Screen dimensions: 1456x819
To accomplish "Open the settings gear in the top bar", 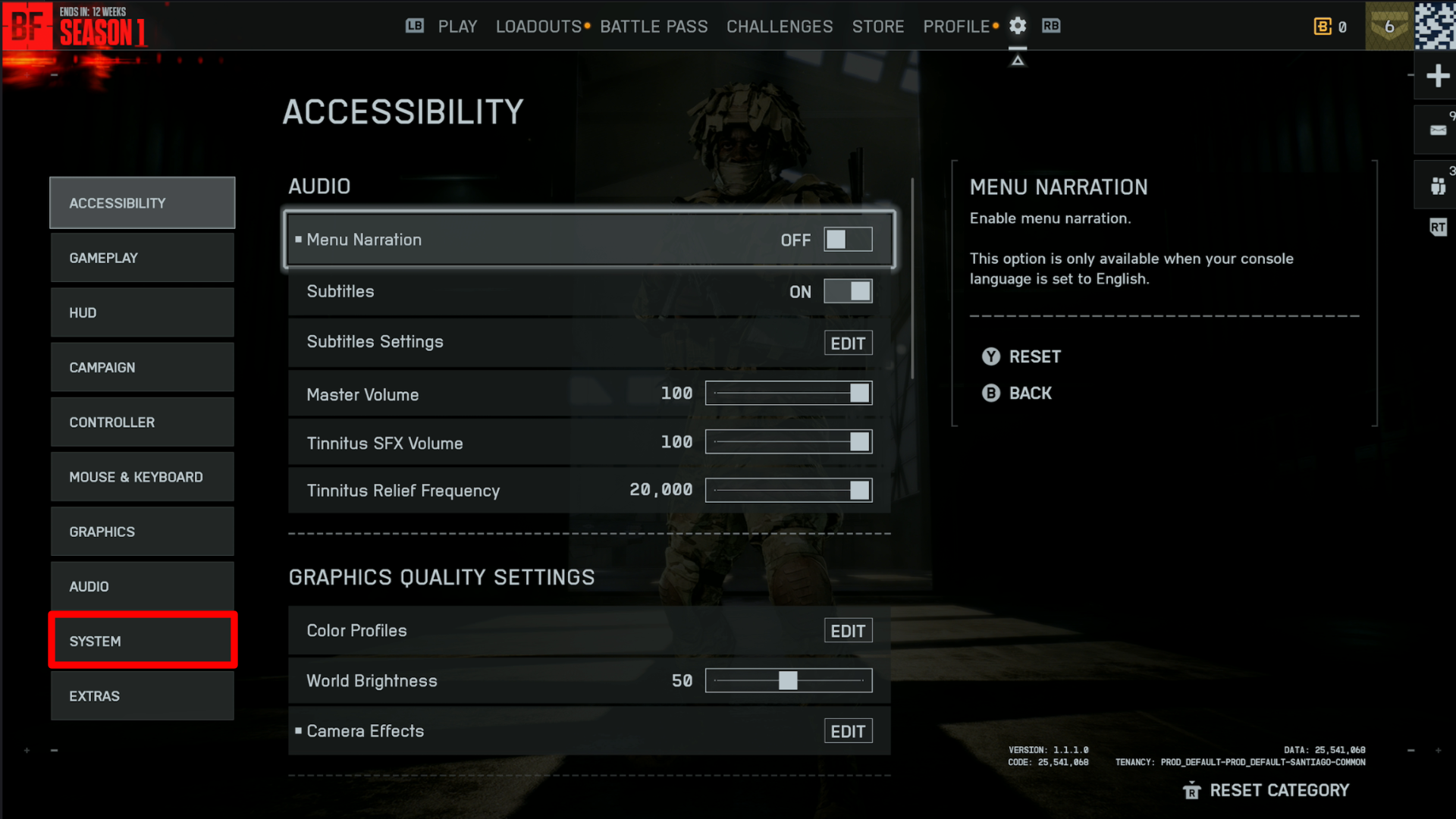I will (1017, 26).
